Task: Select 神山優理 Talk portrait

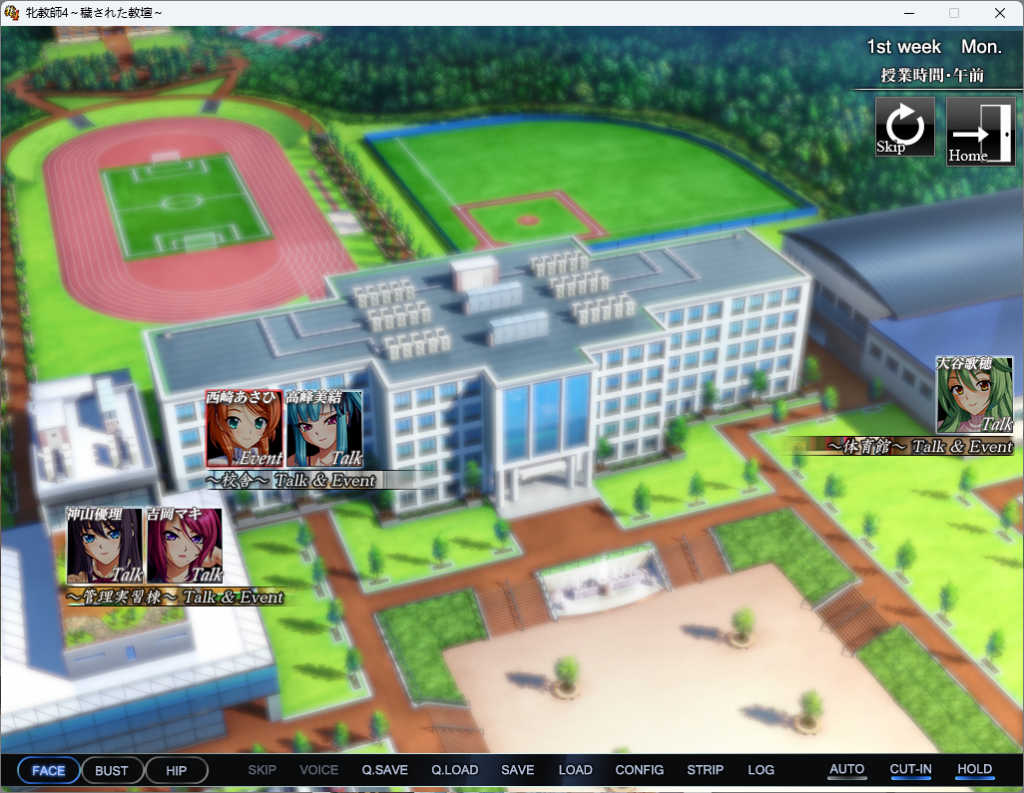Action: pyautogui.click(x=105, y=545)
